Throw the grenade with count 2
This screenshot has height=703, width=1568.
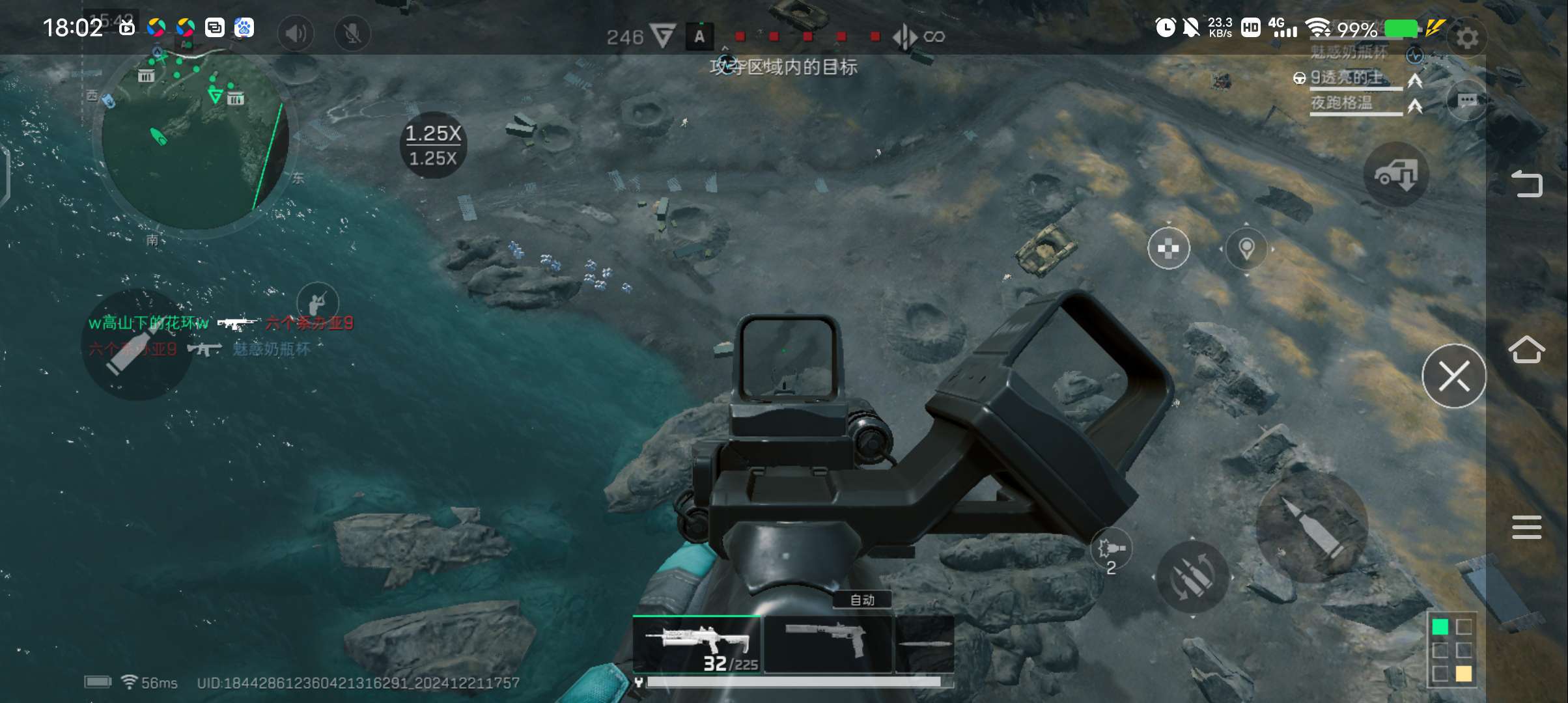[x=1111, y=551]
